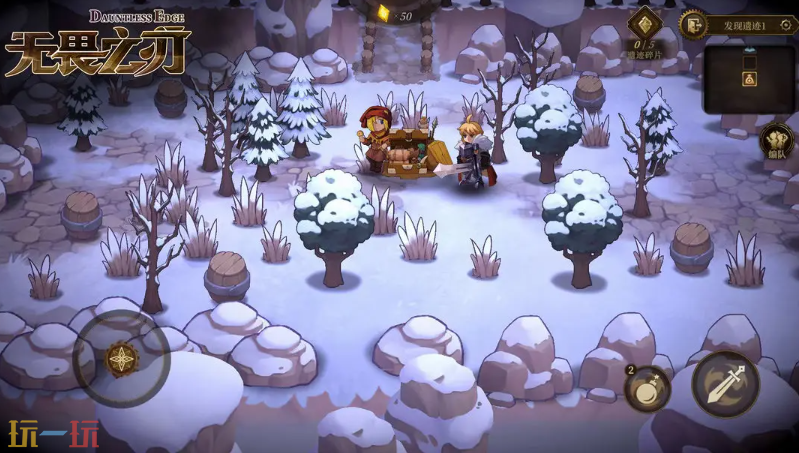Click the exit door icon

[692, 24]
